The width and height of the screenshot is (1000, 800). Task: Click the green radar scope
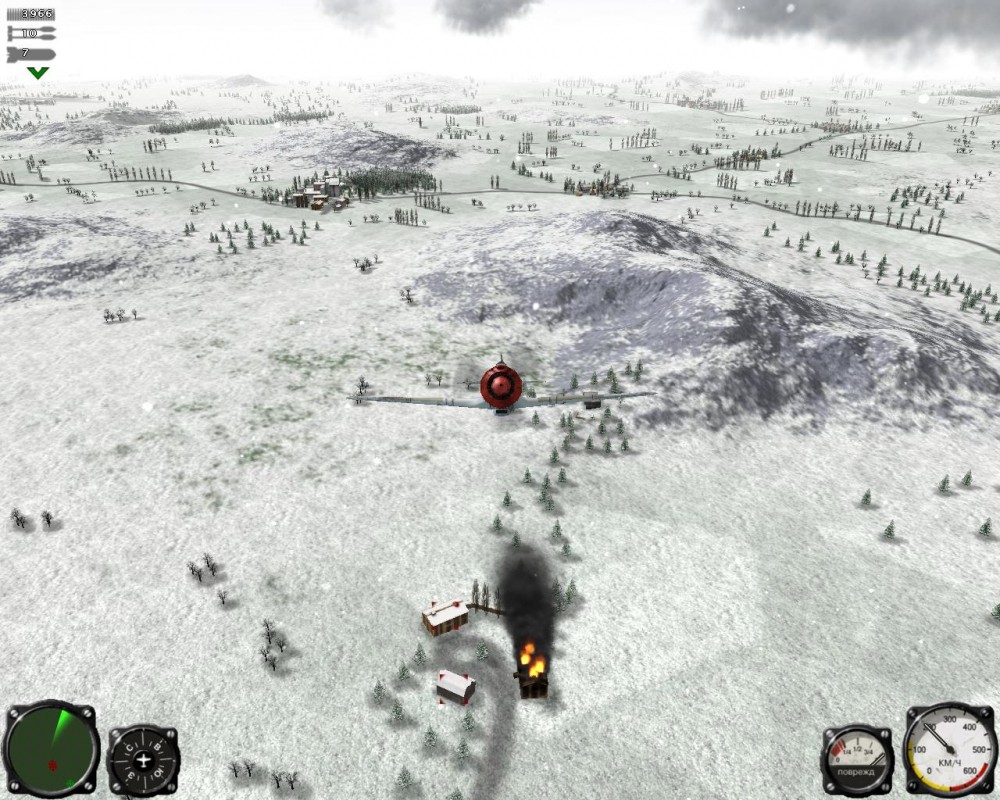50,749
